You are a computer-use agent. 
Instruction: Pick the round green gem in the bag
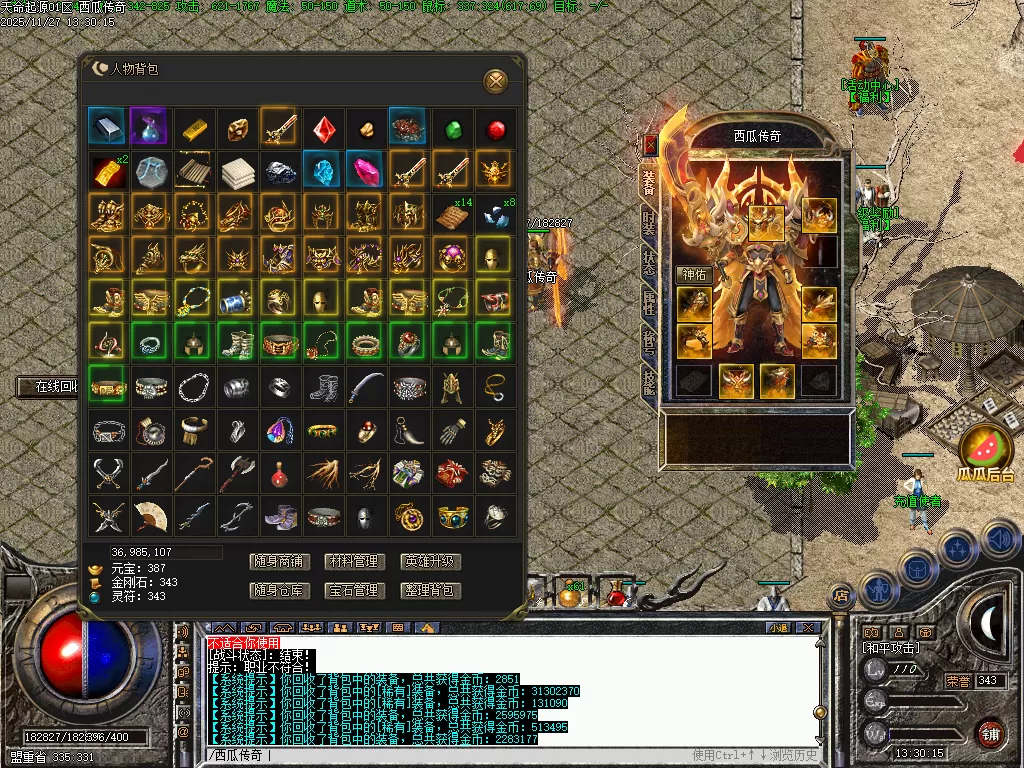pos(453,129)
